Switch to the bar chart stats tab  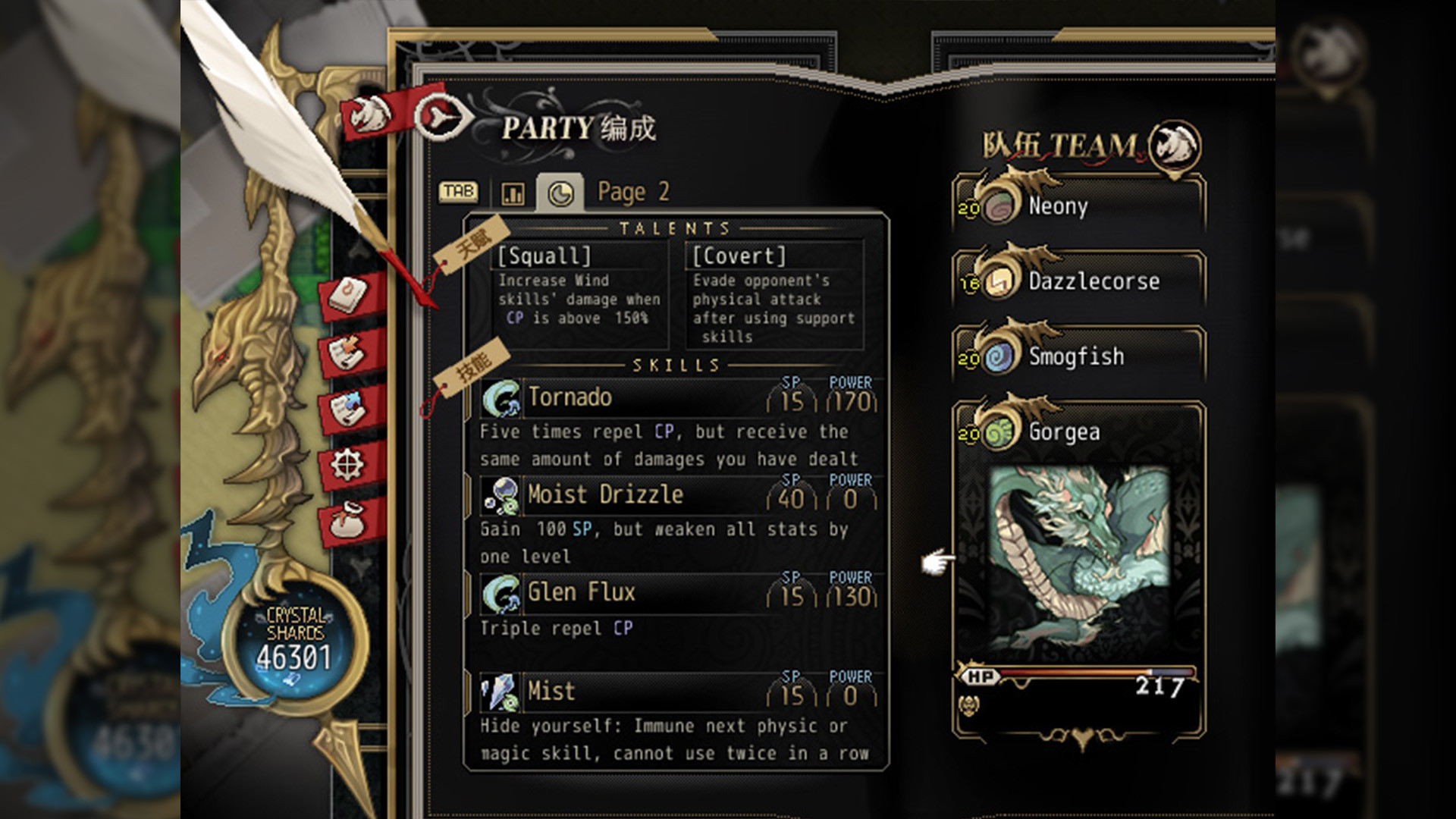(x=513, y=192)
